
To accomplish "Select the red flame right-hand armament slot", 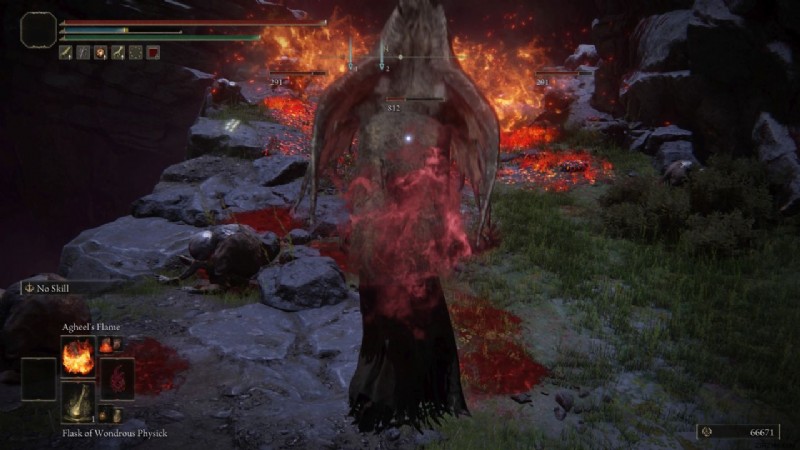I will (115, 379).
